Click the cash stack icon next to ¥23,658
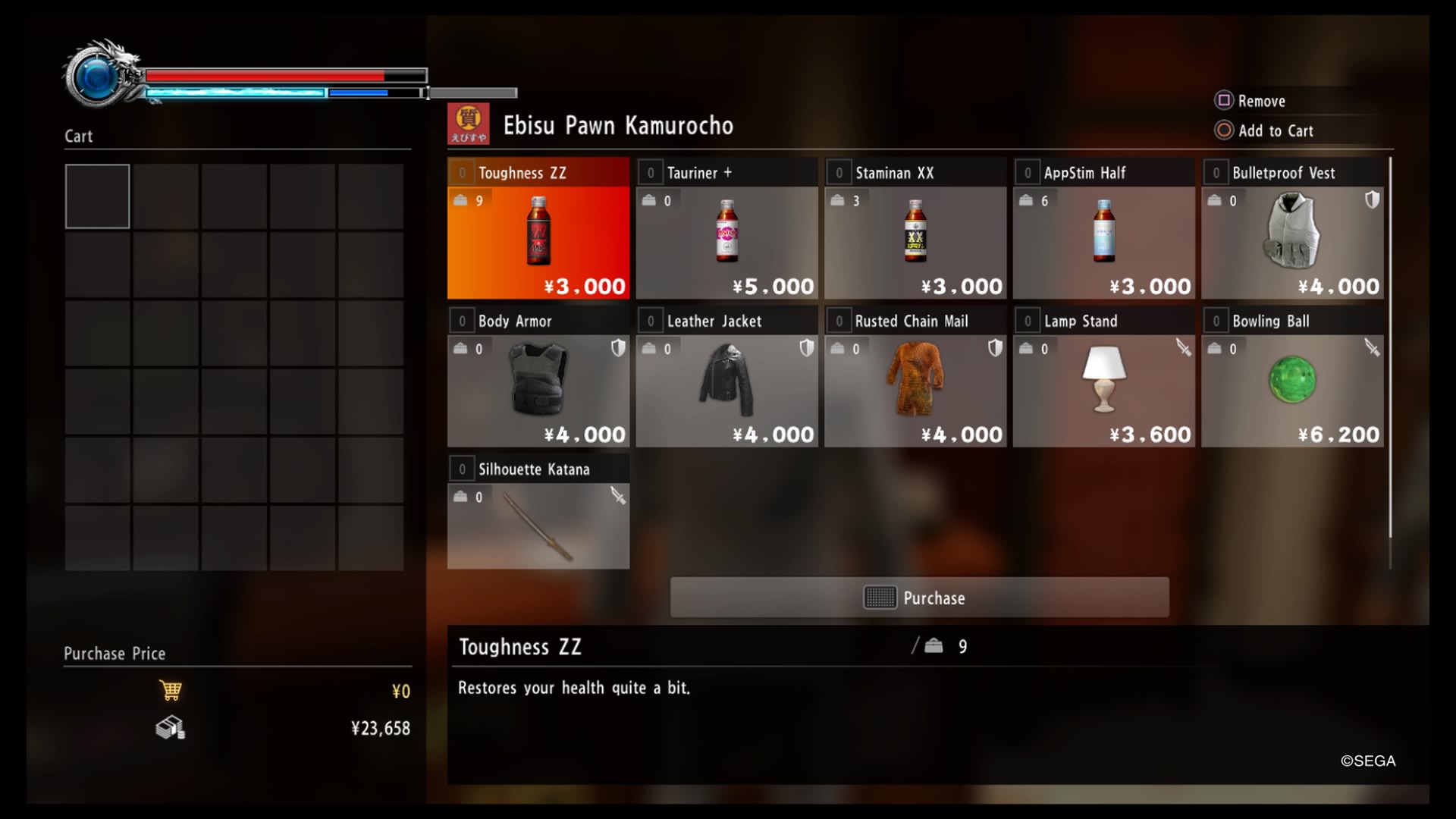This screenshot has width=1456, height=819. click(169, 728)
